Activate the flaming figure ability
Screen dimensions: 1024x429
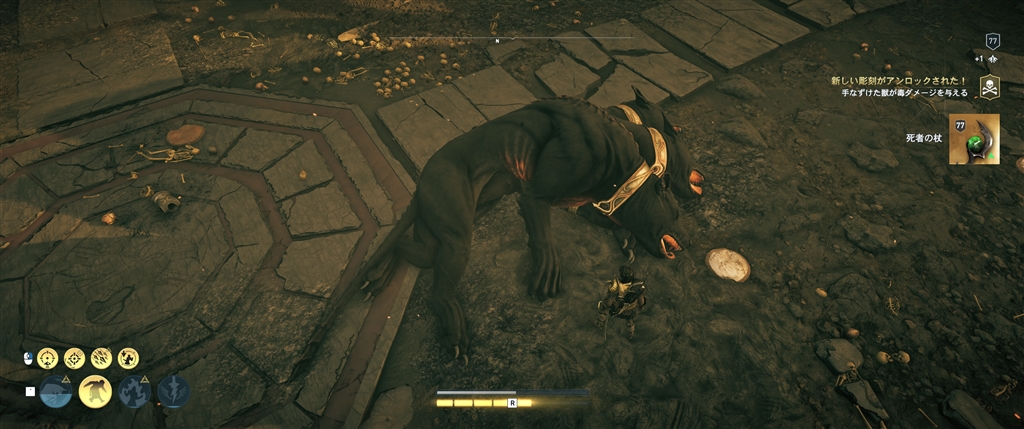click(x=135, y=391)
